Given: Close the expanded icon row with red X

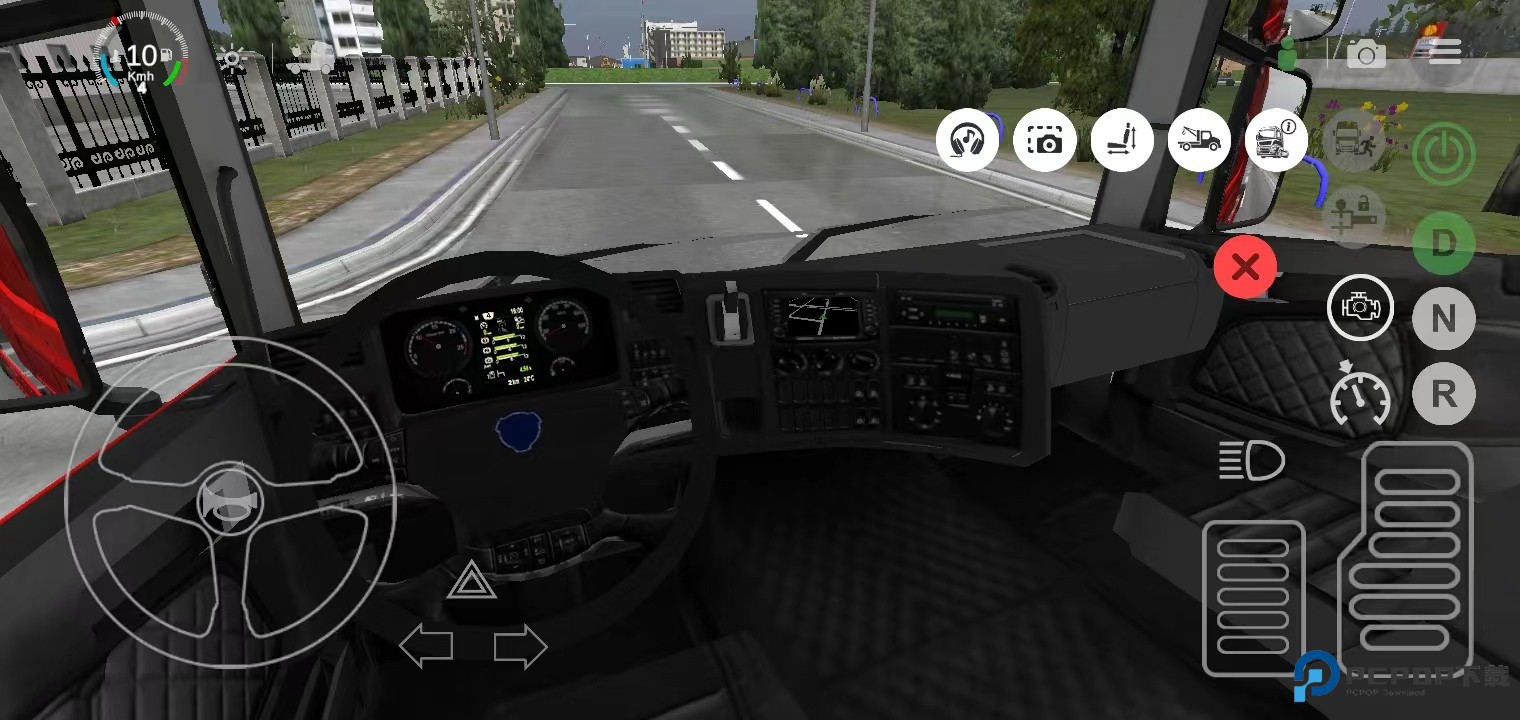Looking at the screenshot, I should (1245, 267).
